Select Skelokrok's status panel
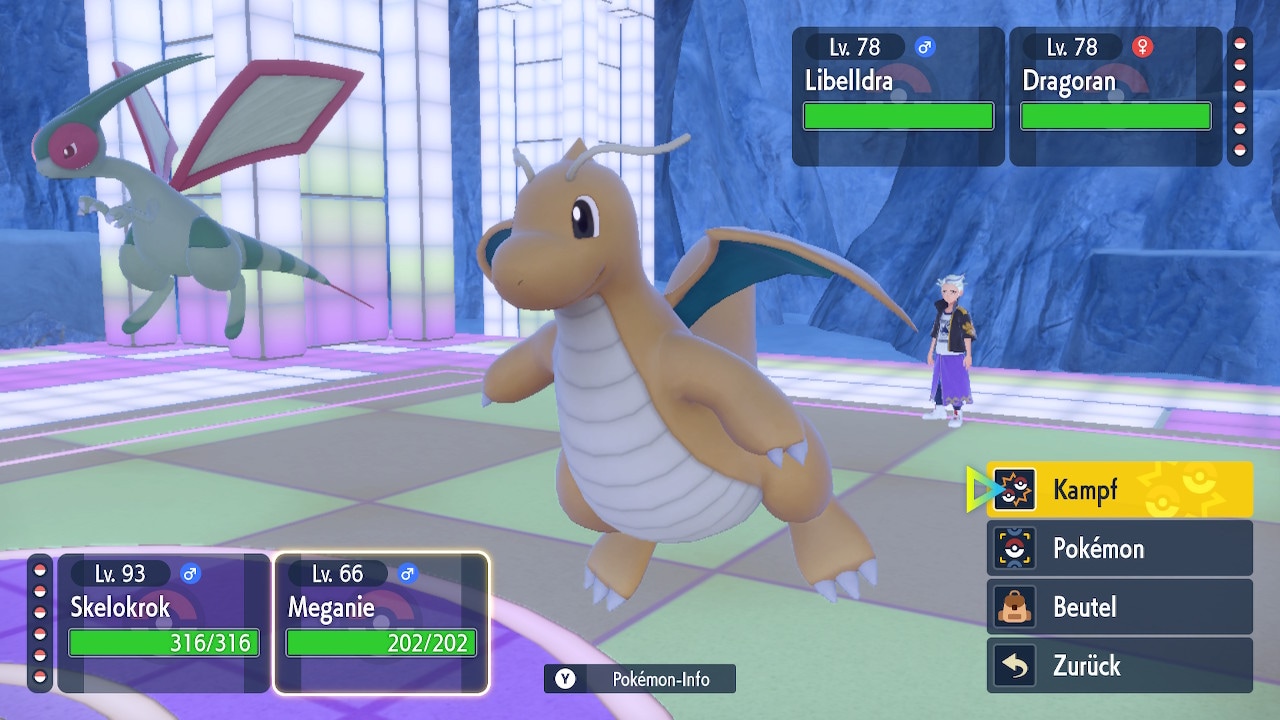The height and width of the screenshot is (720, 1280). (164, 622)
